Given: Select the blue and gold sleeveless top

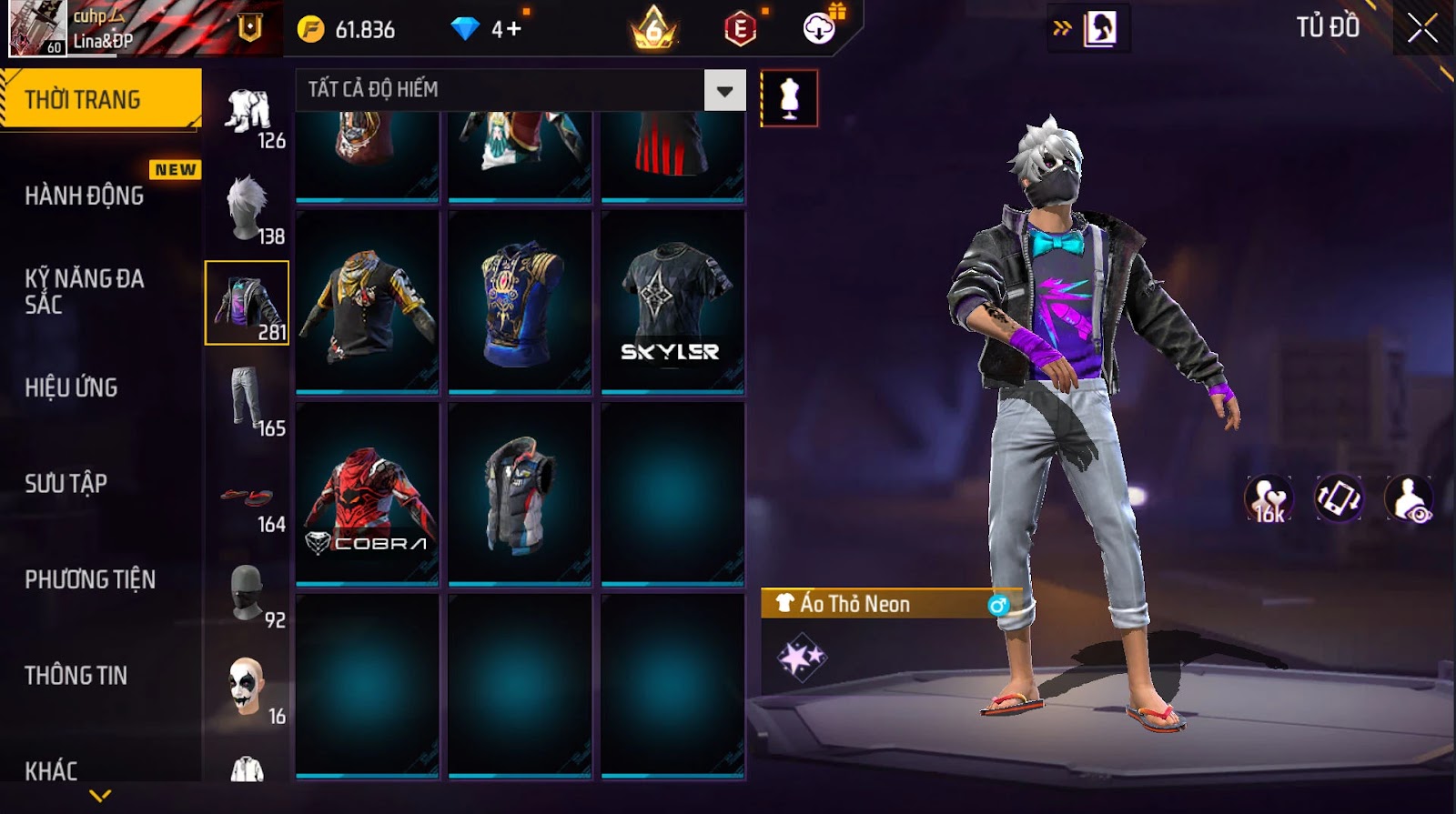Looking at the screenshot, I should [520, 303].
